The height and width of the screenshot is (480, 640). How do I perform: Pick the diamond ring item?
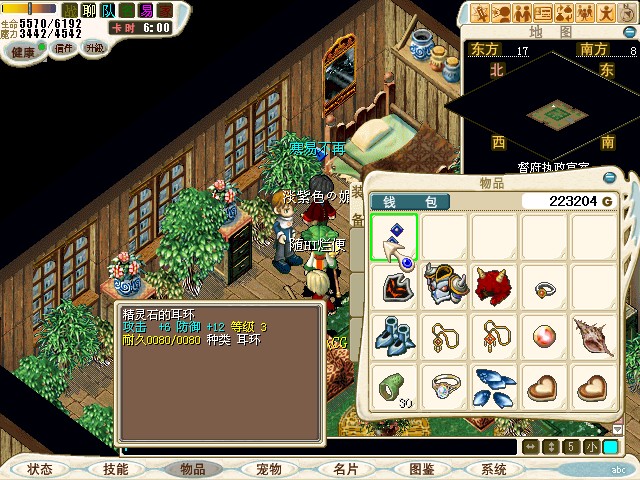point(443,386)
